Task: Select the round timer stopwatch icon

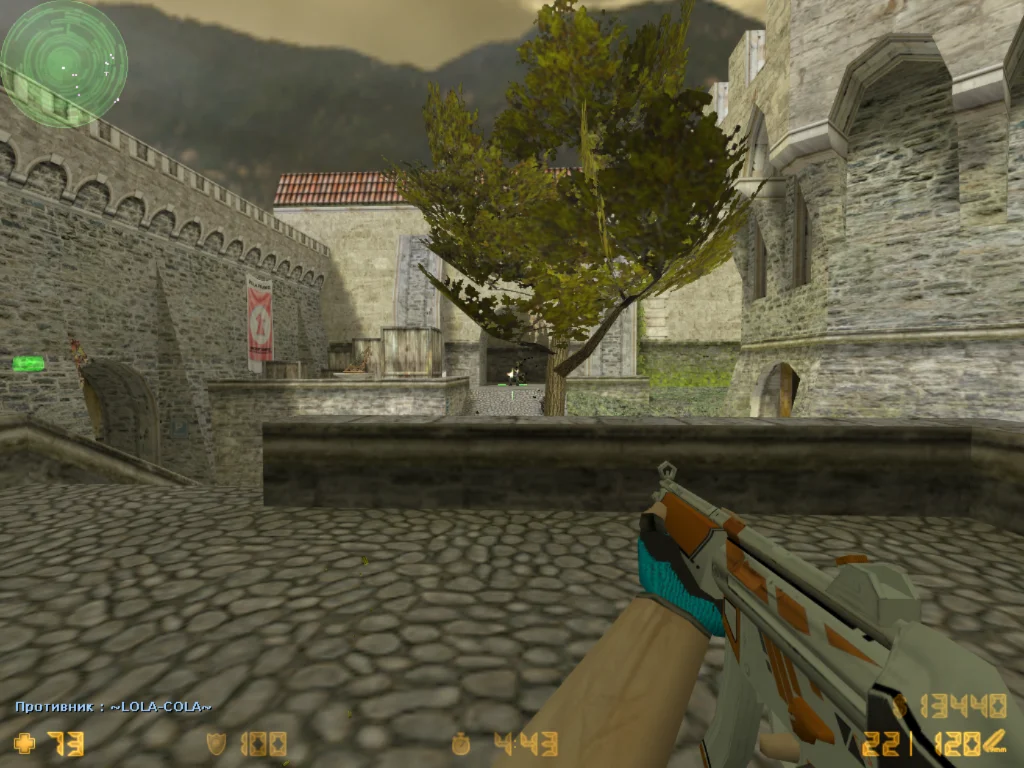Action: [x=460, y=743]
